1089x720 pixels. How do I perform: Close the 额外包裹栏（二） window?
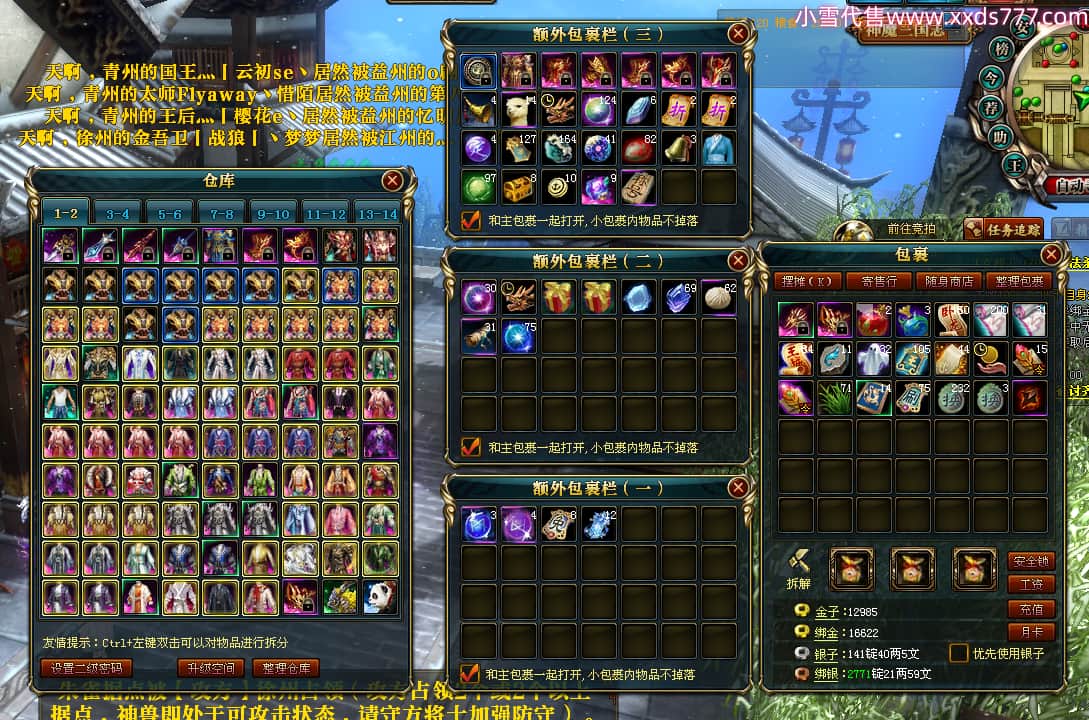738,261
